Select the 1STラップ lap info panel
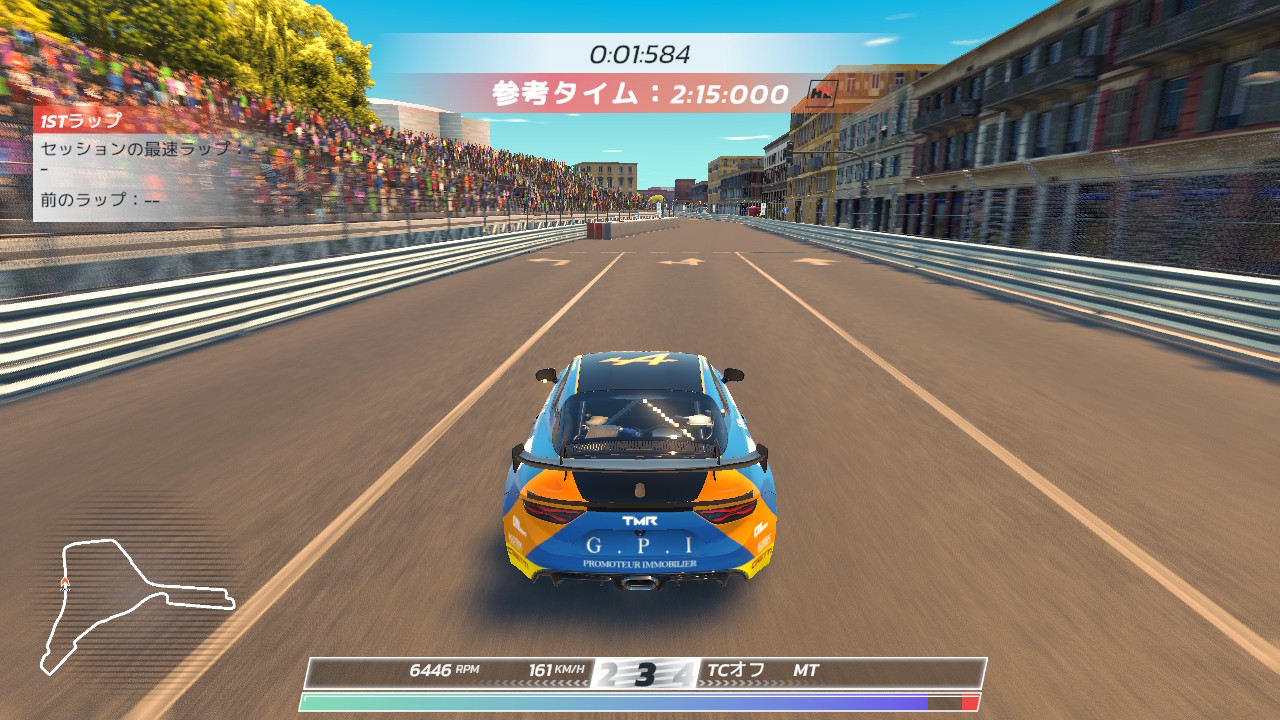Viewport: 1280px width, 720px height. point(135,164)
